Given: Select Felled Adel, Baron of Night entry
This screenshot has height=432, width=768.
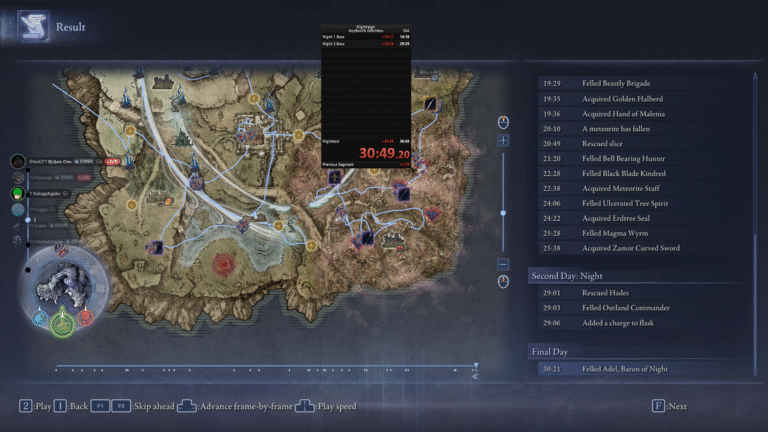Looking at the screenshot, I should point(630,369).
